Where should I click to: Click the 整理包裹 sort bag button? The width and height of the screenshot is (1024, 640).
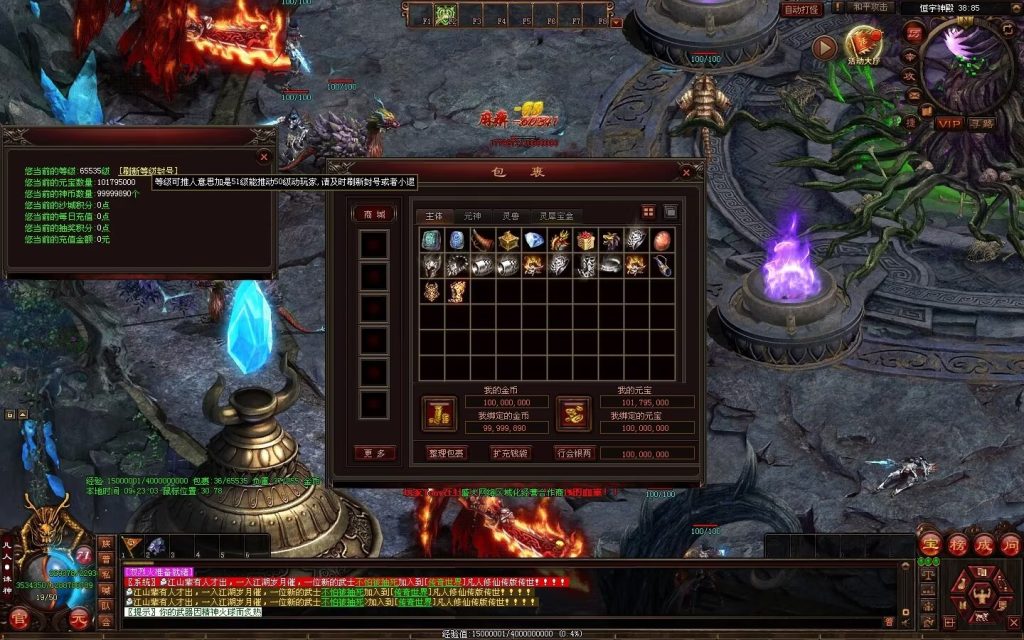coord(445,453)
